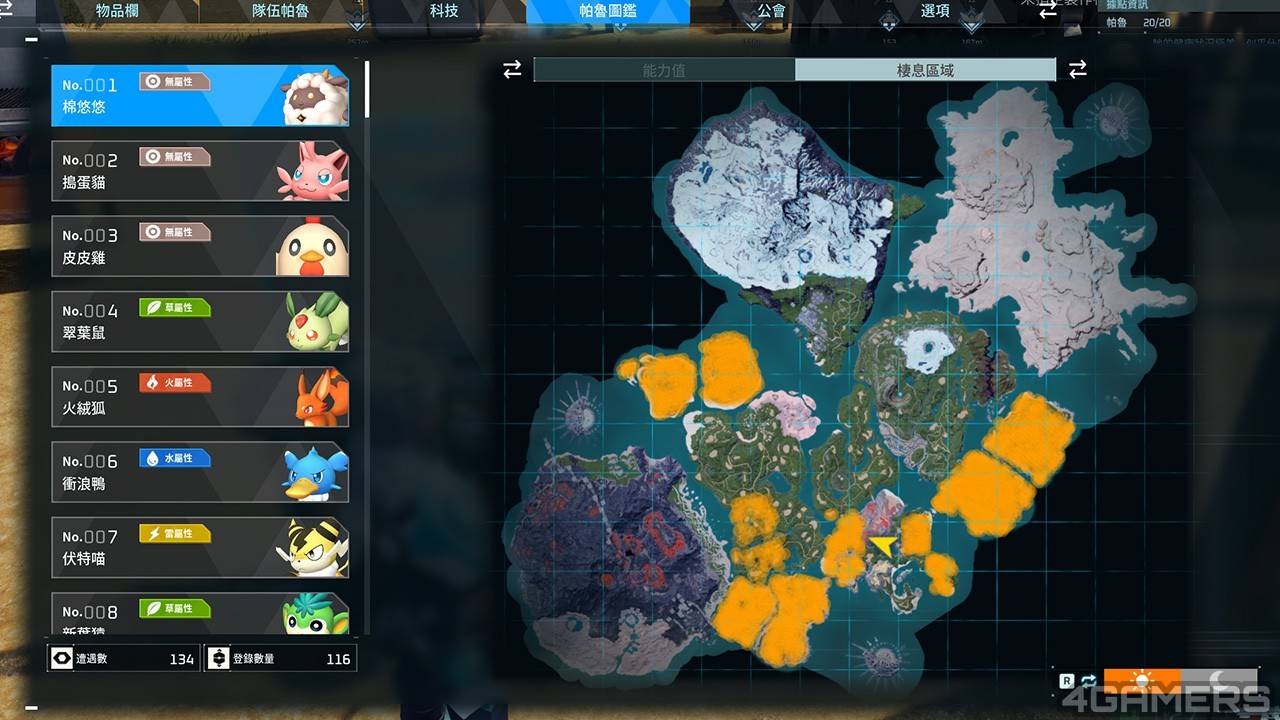
Task: Select No.001 棉悠悠 entry
Action: click(x=200, y=96)
